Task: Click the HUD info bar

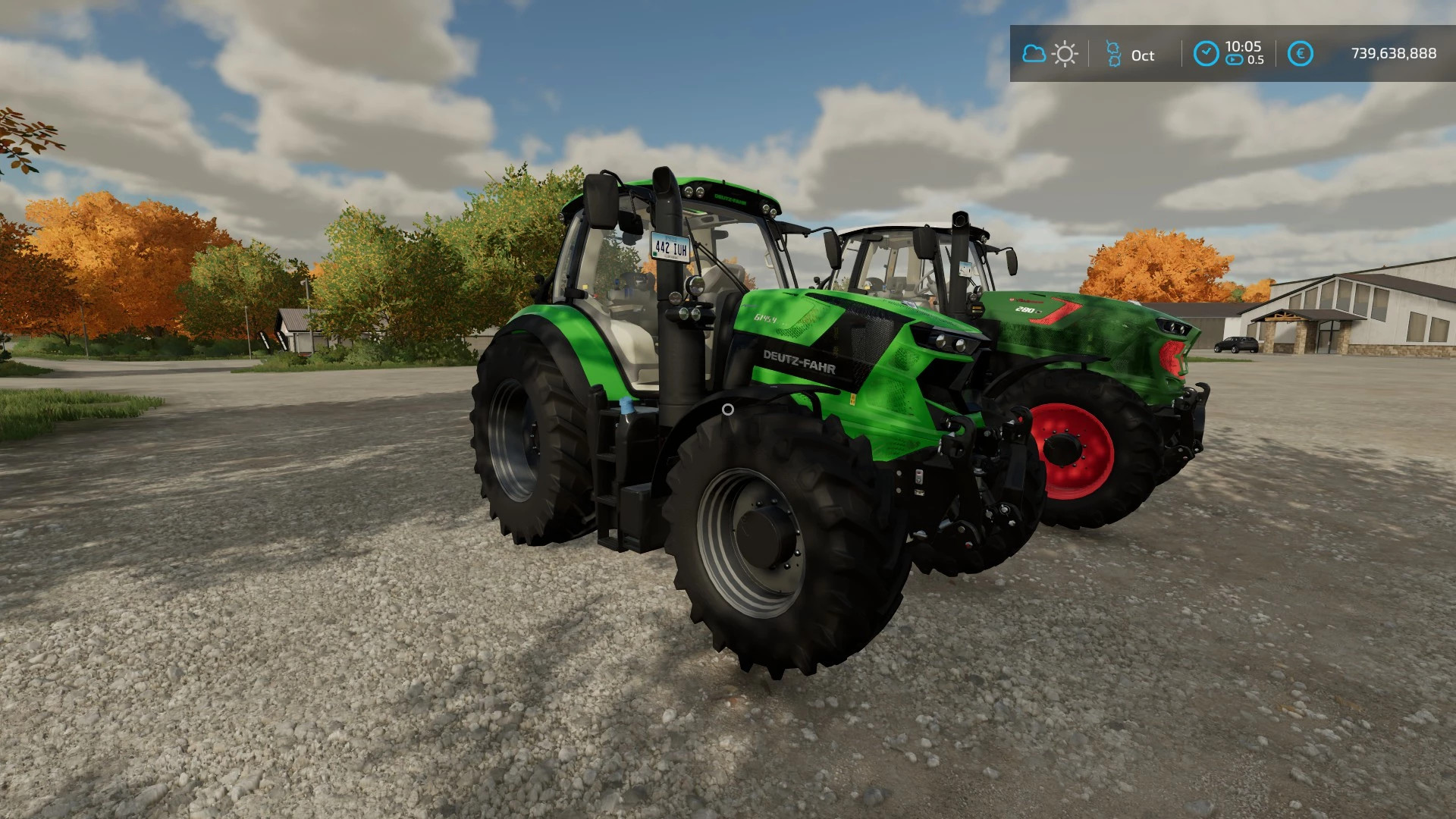Action: [1228, 53]
